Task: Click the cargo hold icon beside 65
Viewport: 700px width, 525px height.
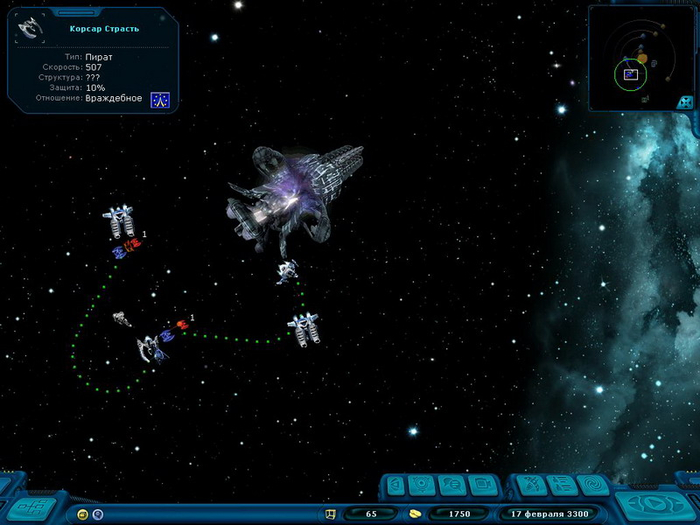Action: (329, 514)
